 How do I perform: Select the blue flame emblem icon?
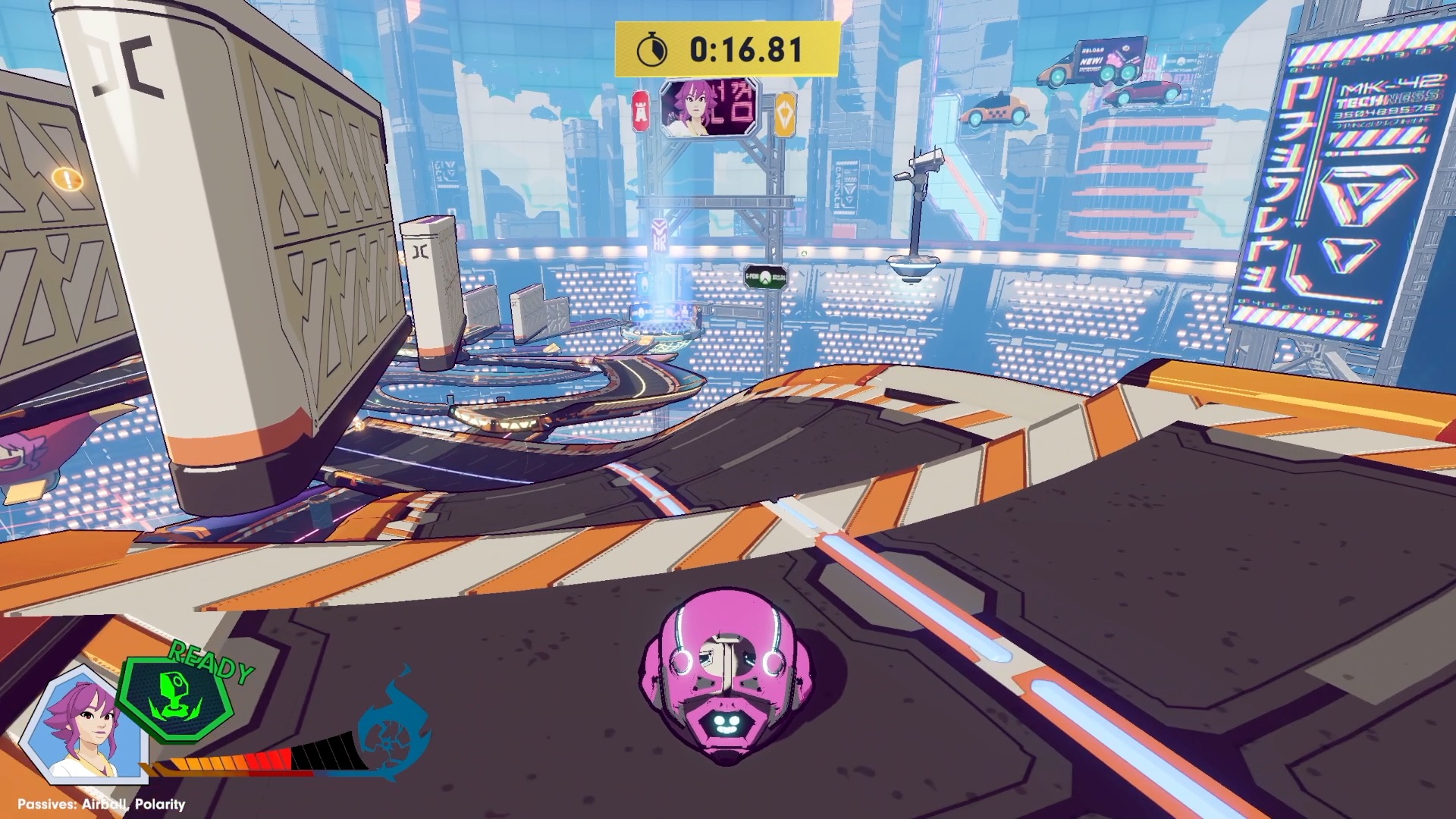pos(393,726)
